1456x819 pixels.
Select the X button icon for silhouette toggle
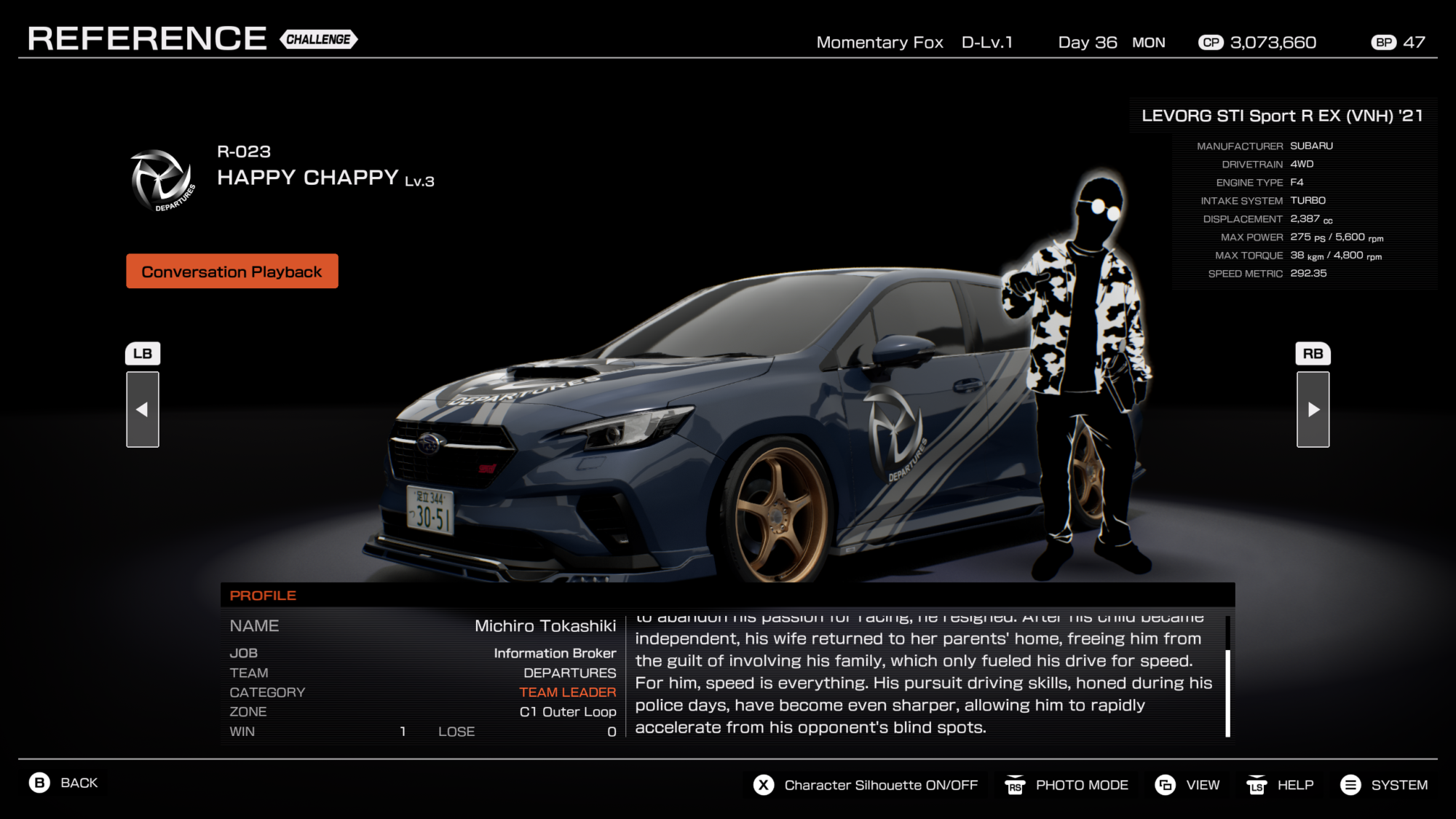click(x=761, y=785)
